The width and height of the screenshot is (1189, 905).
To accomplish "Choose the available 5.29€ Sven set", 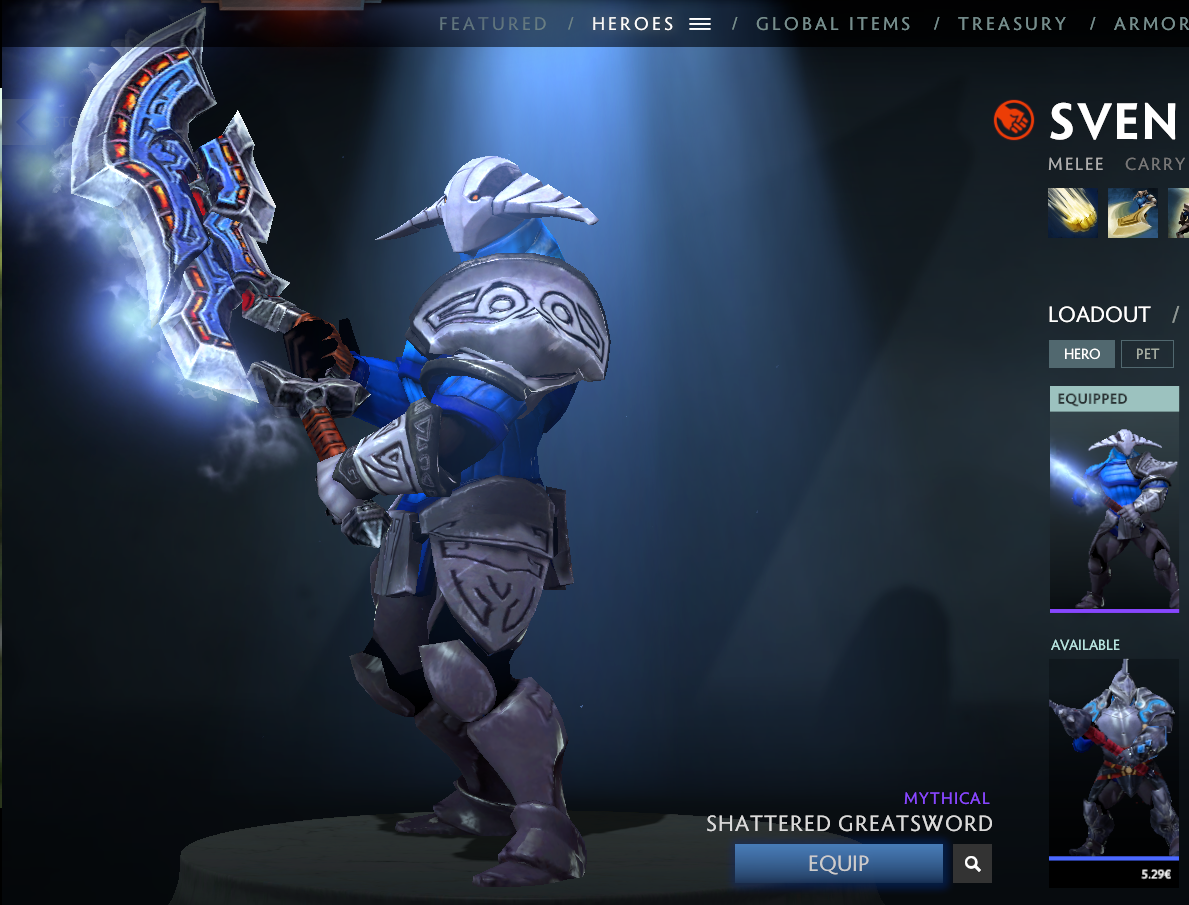I will click(1114, 765).
